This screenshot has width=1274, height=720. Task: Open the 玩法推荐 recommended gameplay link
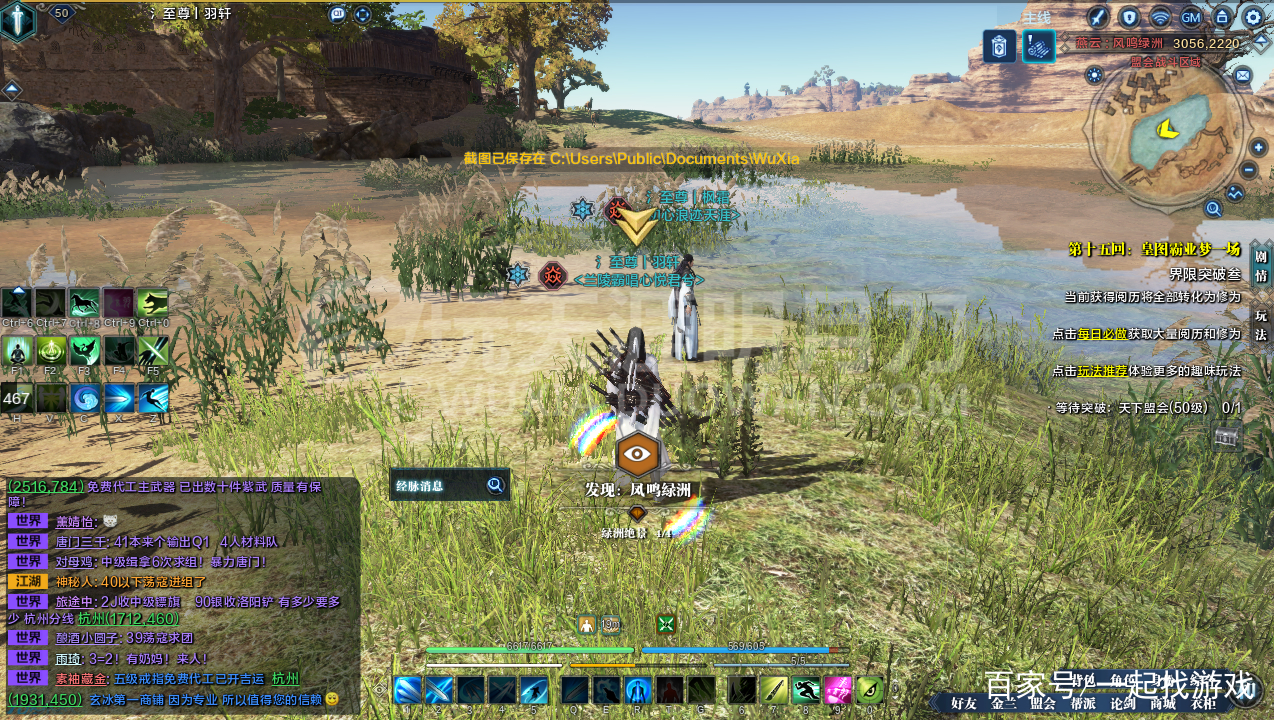1102,370
